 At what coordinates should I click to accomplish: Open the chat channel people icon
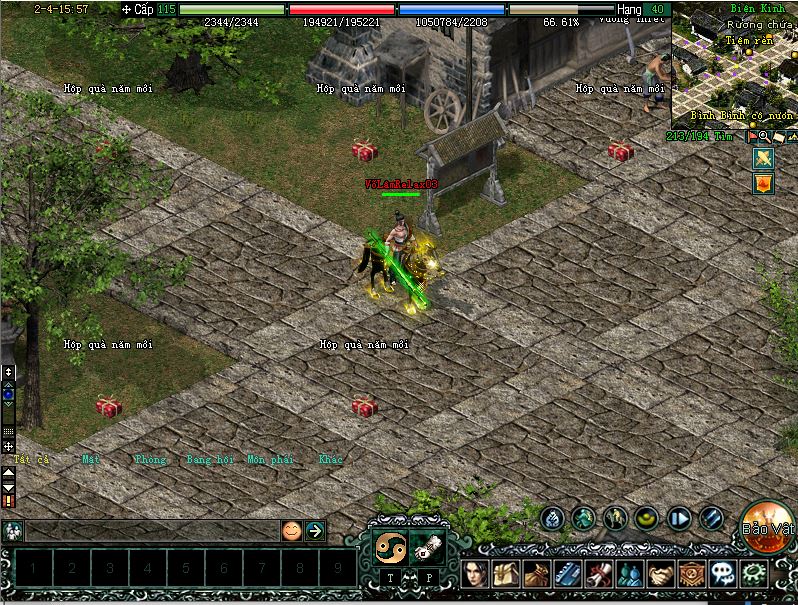13,531
